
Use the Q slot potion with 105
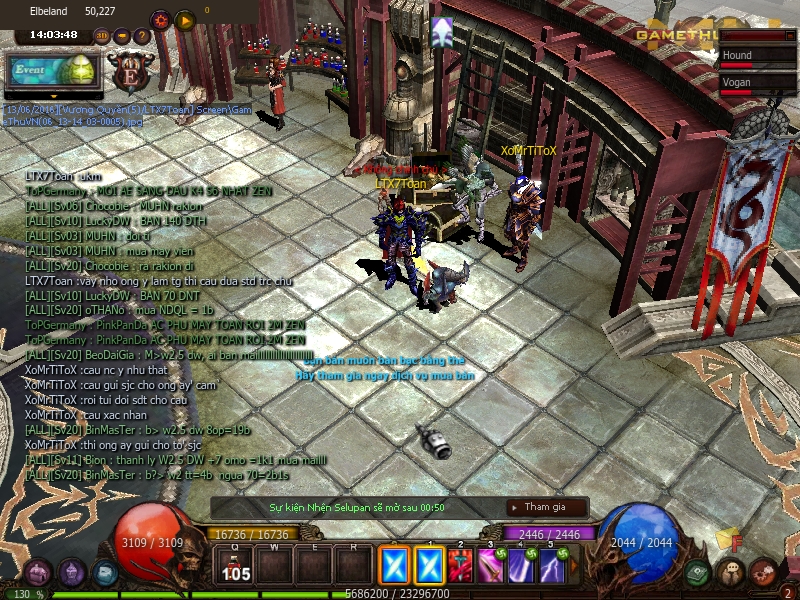(x=237, y=567)
